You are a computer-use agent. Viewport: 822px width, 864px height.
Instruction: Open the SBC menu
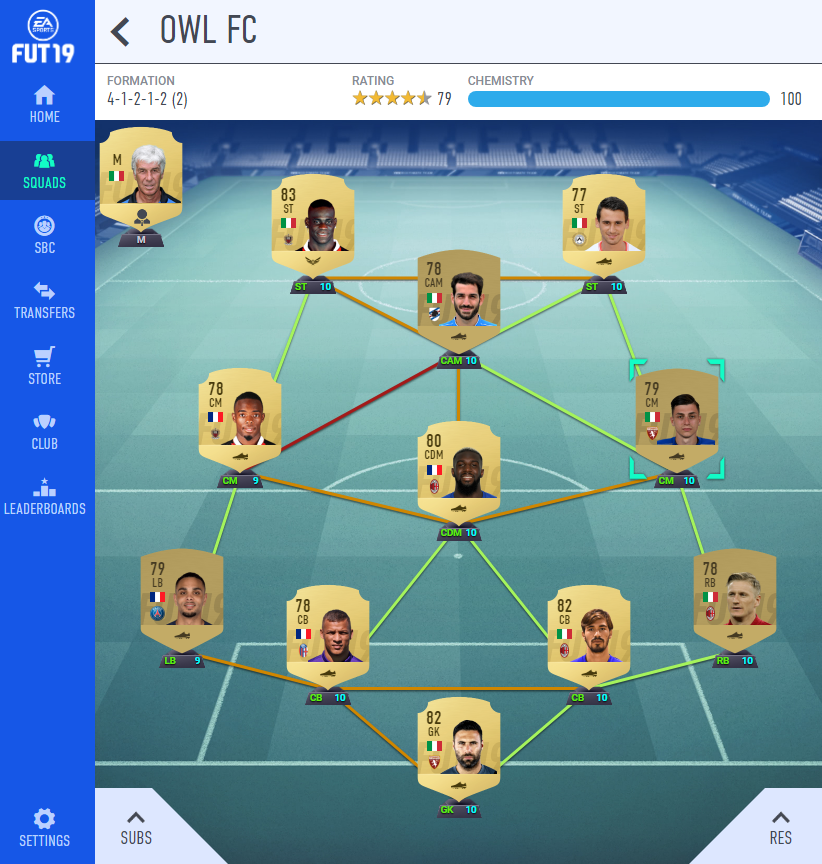point(45,235)
